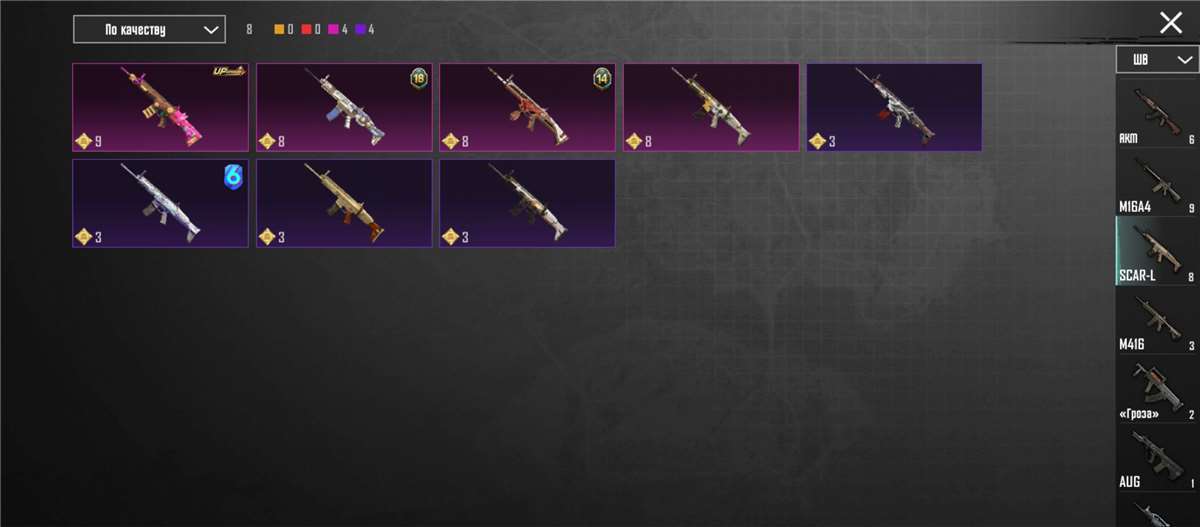Viewport: 1200px width, 527px height.
Task: Open the «По качеству» sort dropdown
Action: (x=149, y=30)
